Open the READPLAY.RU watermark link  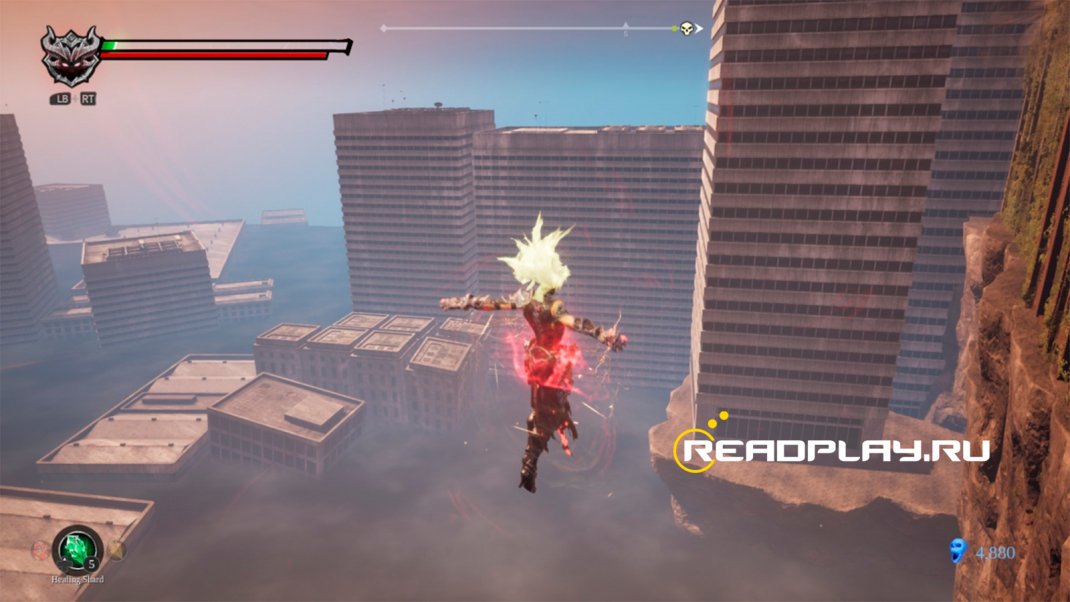click(x=832, y=449)
